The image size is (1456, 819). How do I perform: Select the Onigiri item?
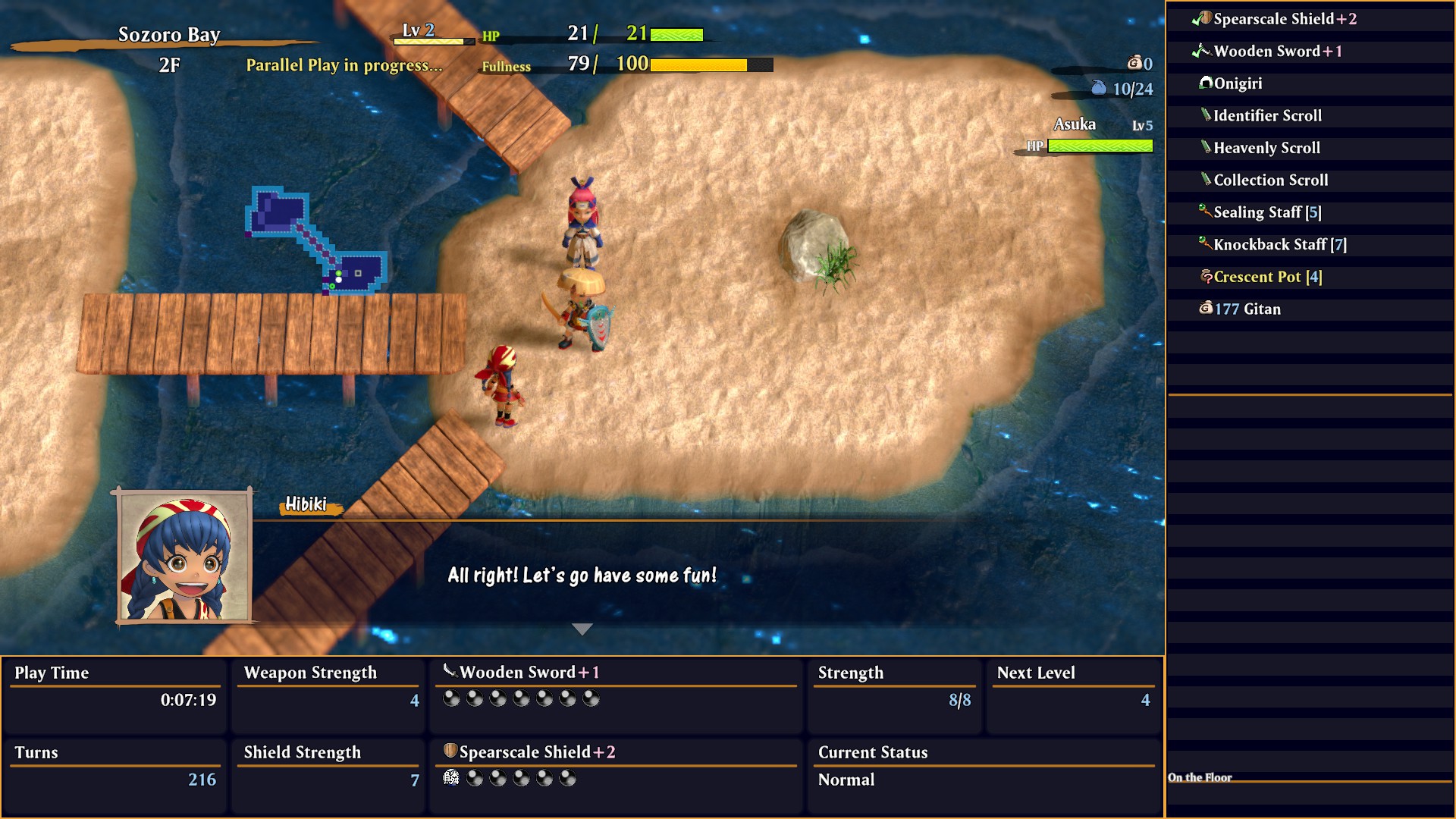coord(1238,83)
